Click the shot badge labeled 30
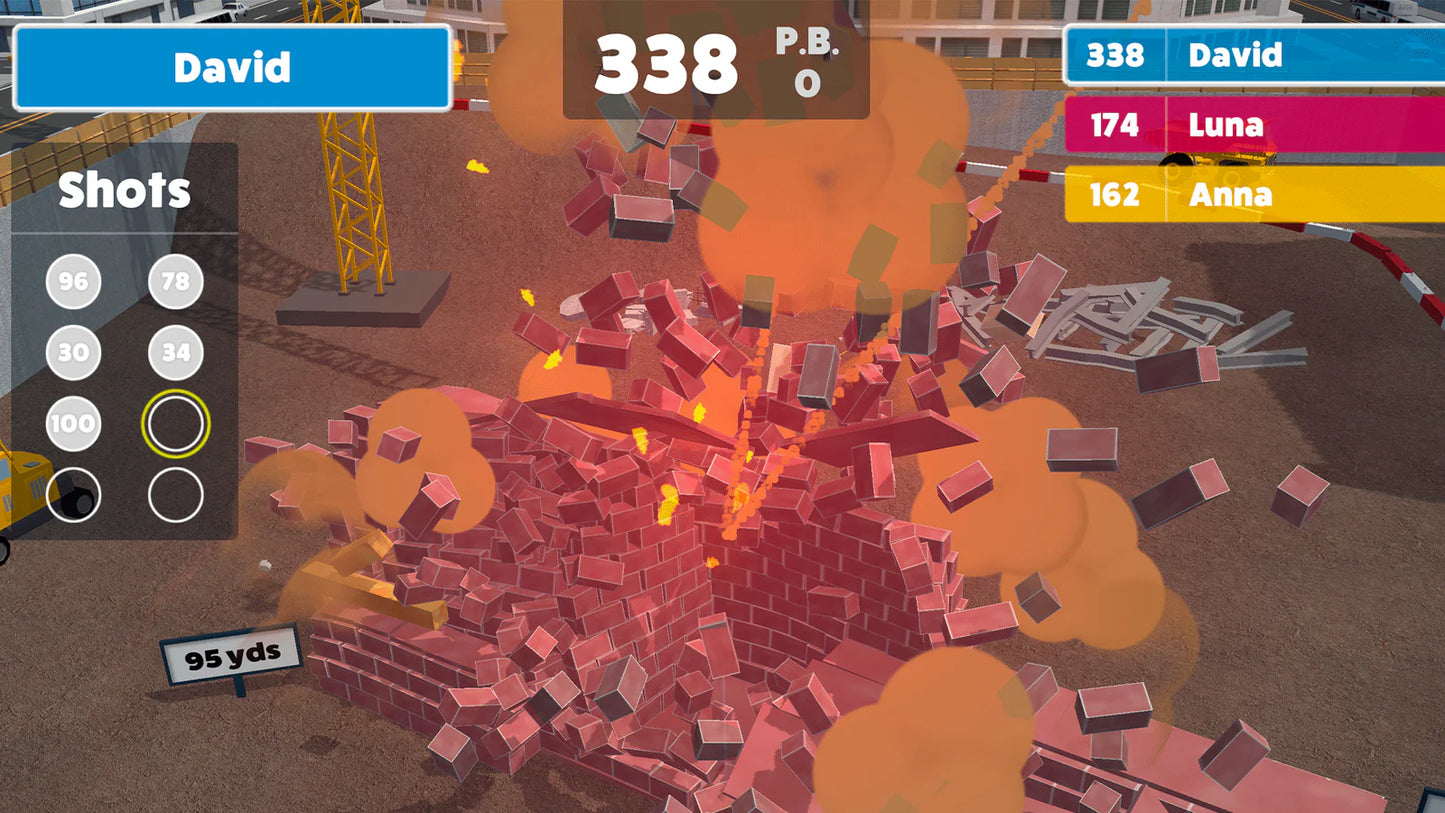1445x813 pixels. tap(72, 352)
